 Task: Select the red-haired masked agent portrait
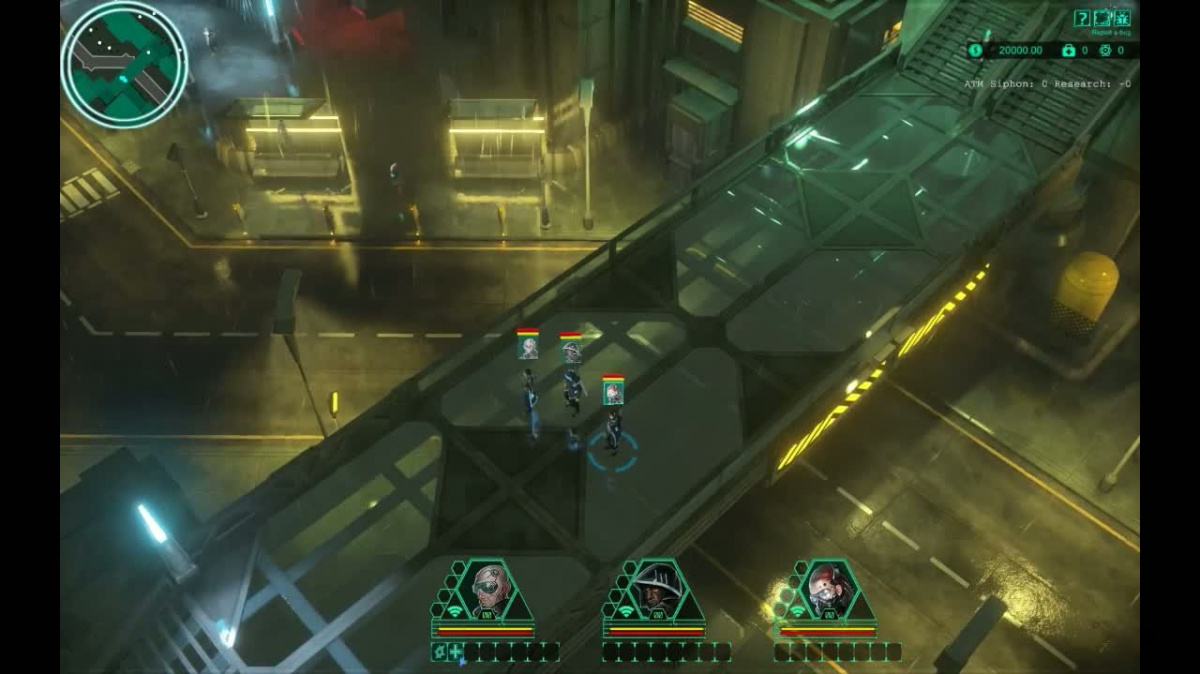pos(828,592)
